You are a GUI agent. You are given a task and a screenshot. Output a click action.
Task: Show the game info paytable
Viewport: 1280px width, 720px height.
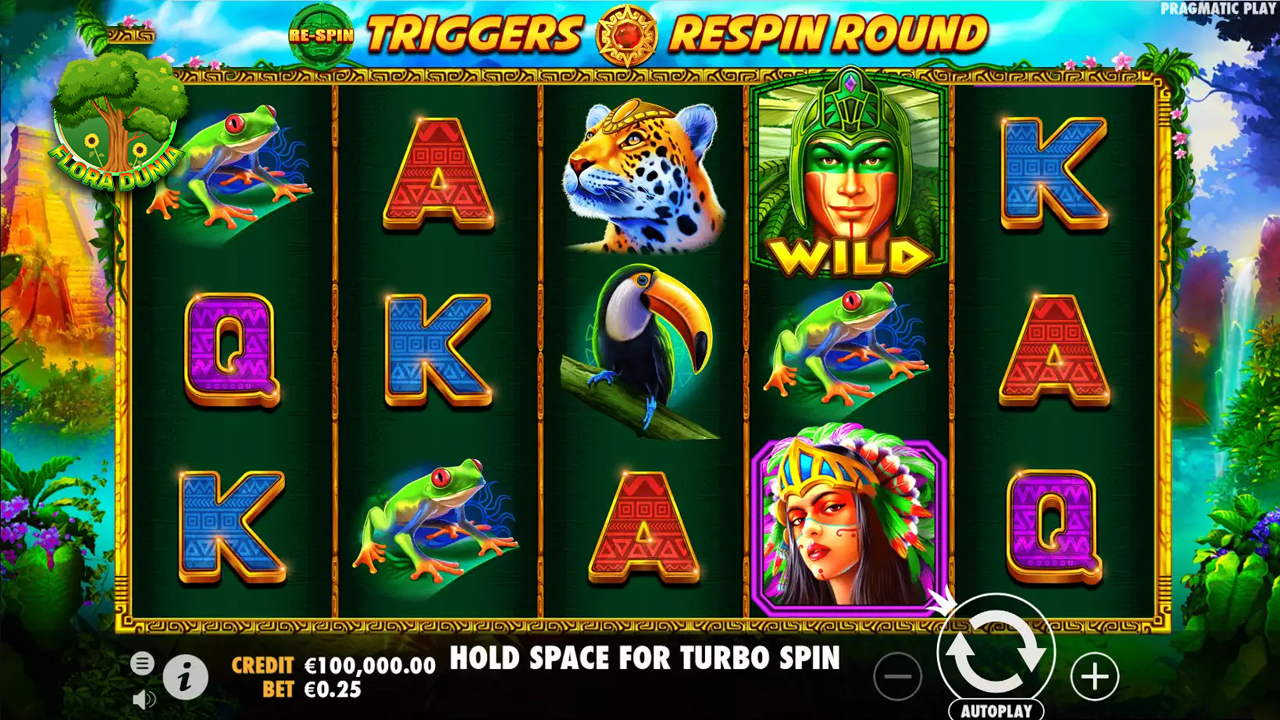coord(185,678)
